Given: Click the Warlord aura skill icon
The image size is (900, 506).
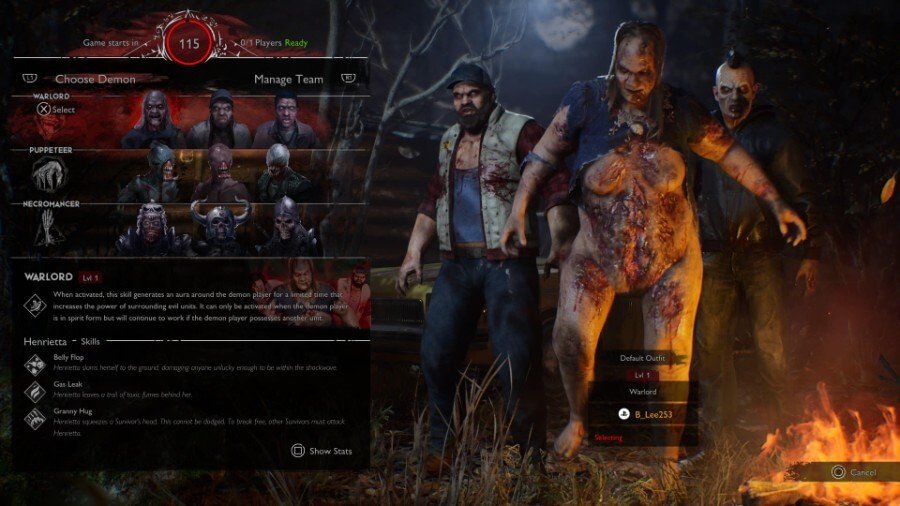Looking at the screenshot, I should pyautogui.click(x=31, y=303).
